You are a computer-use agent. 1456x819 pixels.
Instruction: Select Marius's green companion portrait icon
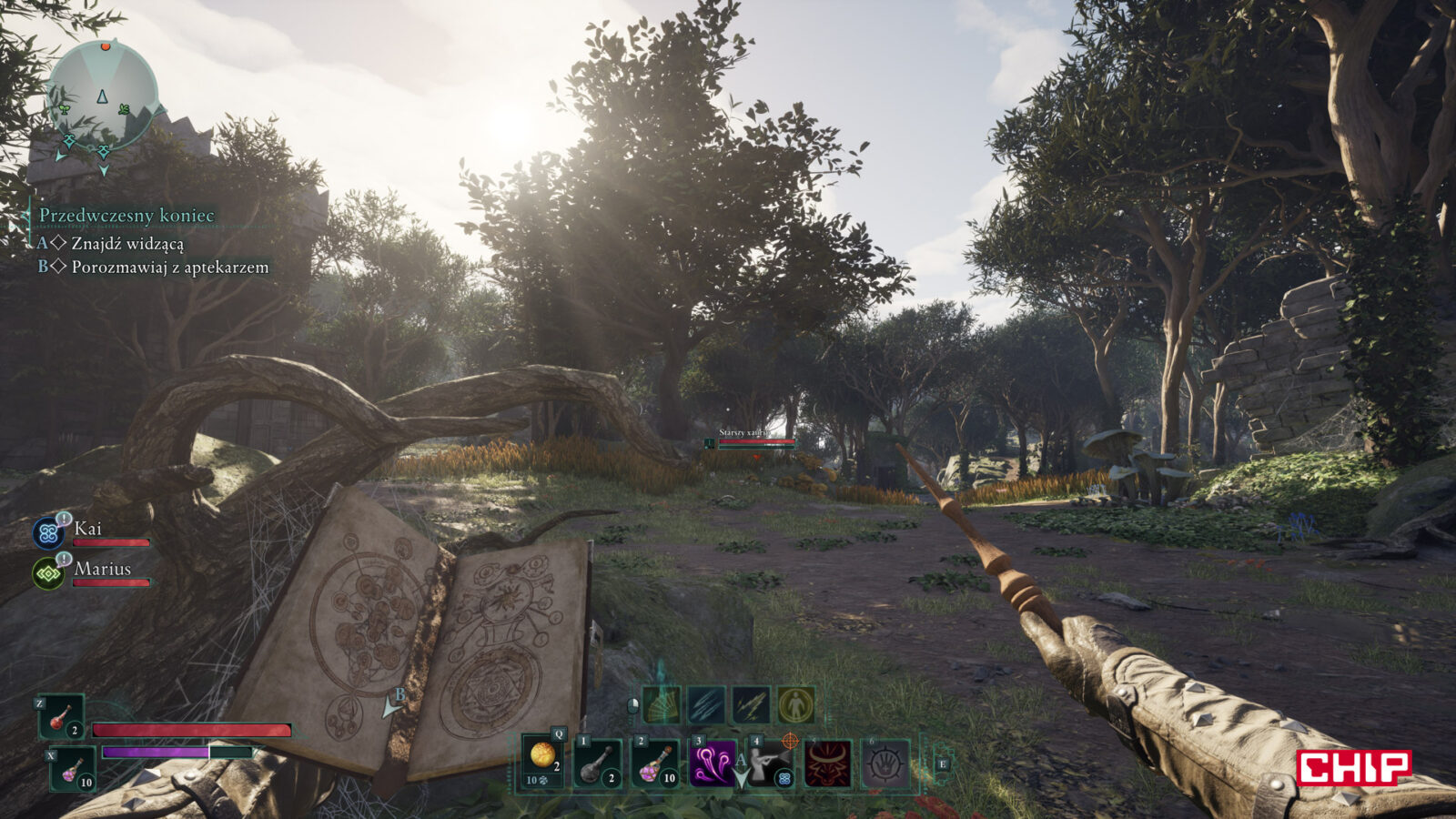[47, 573]
